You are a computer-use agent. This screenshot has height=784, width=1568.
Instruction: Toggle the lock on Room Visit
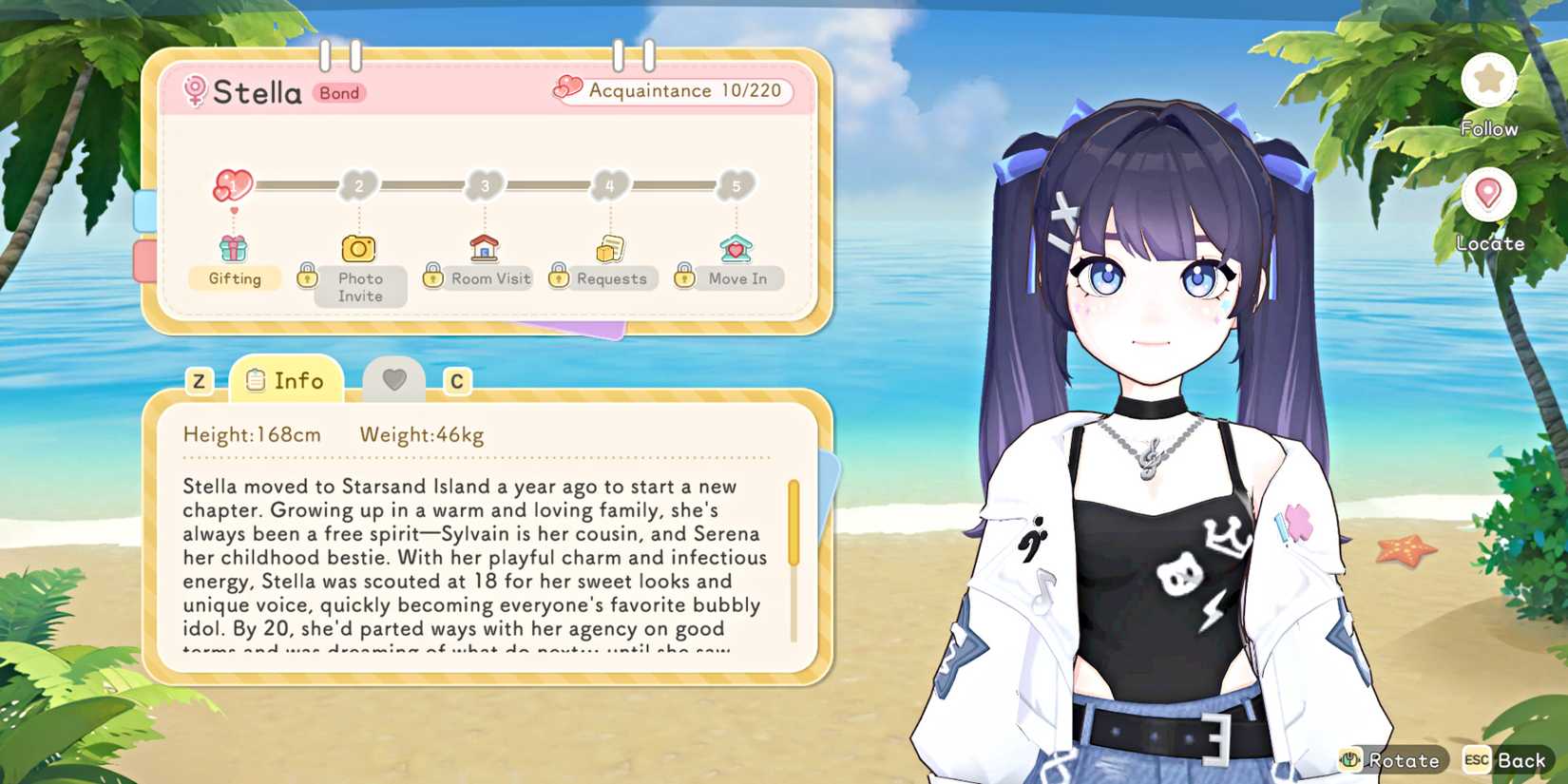[430, 277]
